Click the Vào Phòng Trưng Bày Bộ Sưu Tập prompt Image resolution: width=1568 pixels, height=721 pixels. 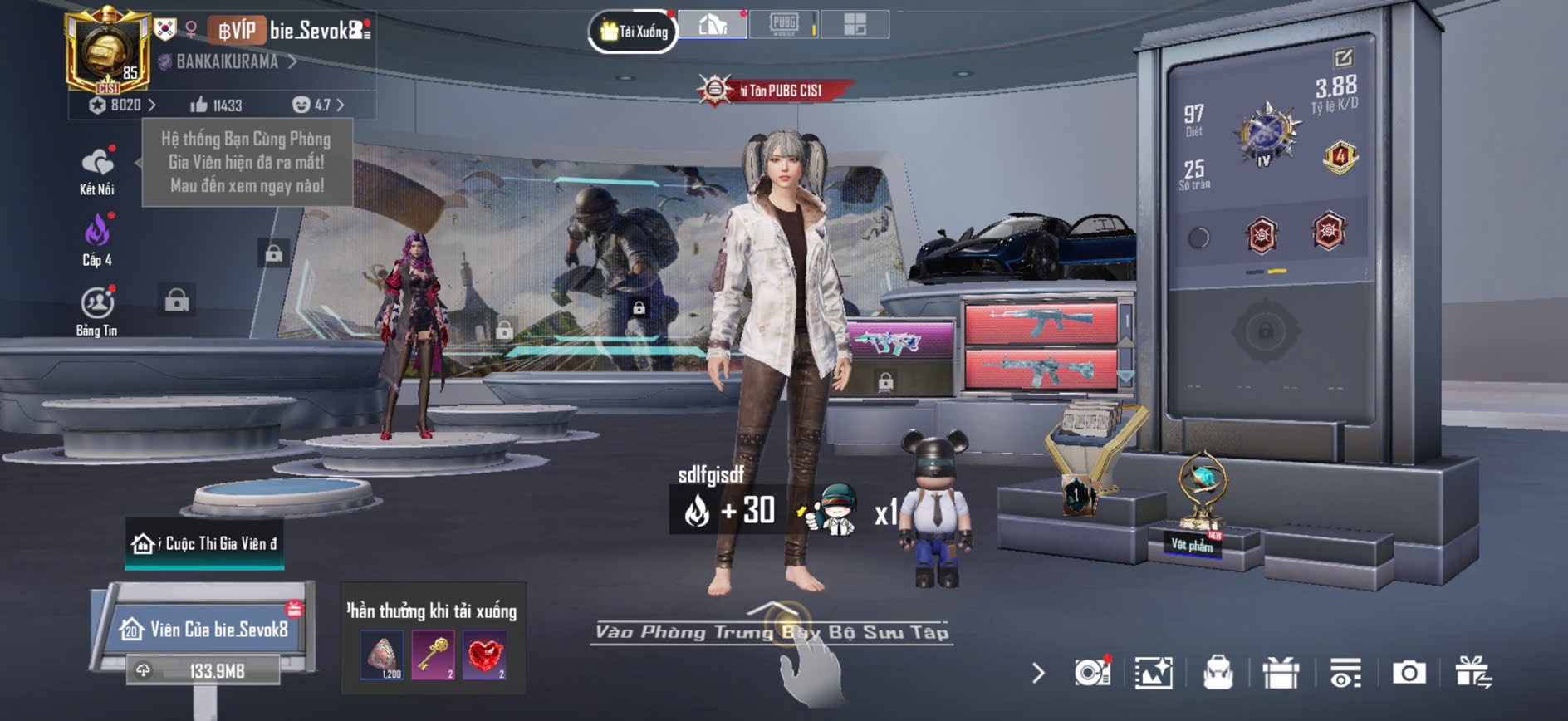(772, 632)
